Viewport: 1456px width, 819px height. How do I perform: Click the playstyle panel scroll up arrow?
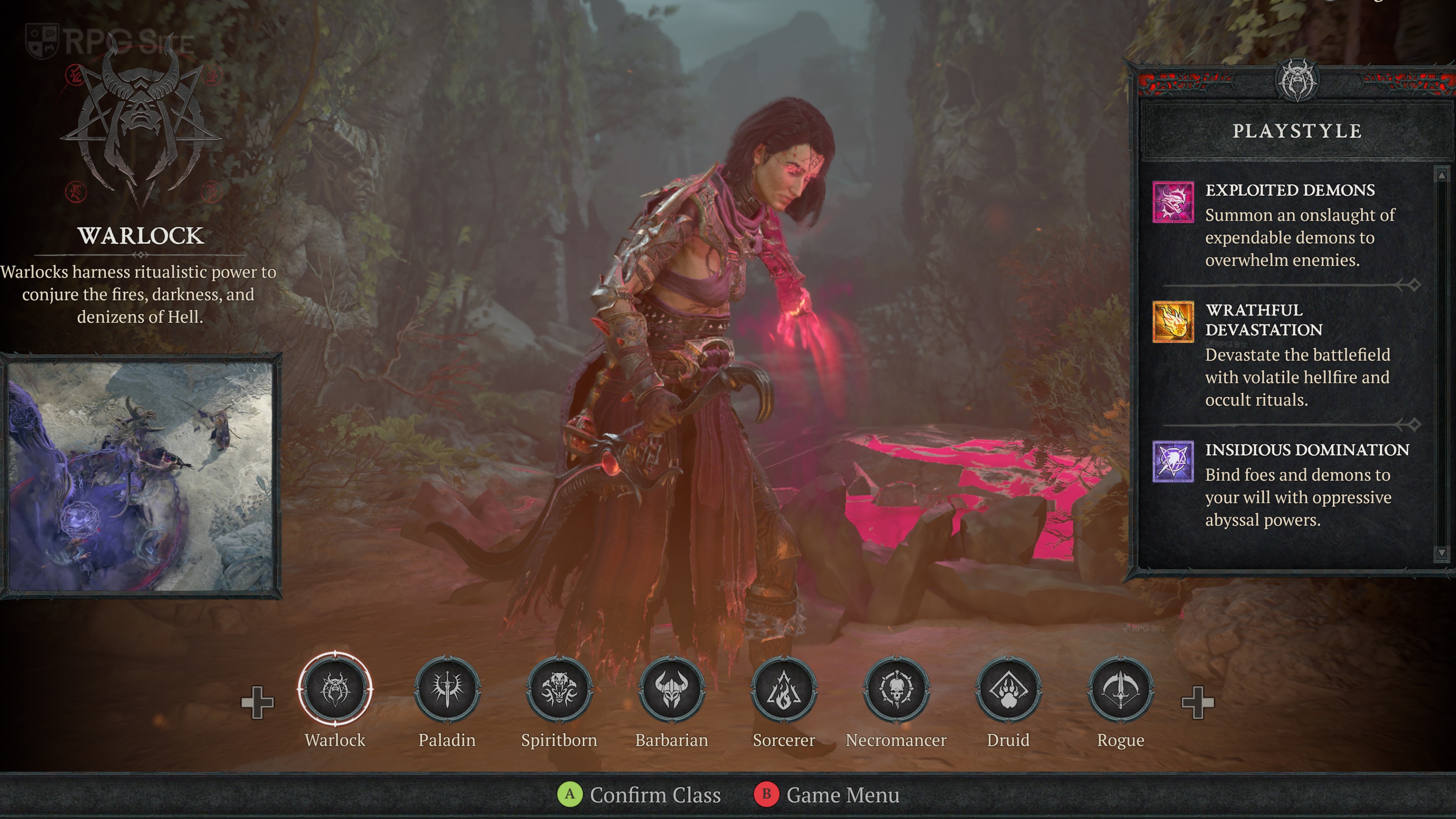pyautogui.click(x=1441, y=176)
